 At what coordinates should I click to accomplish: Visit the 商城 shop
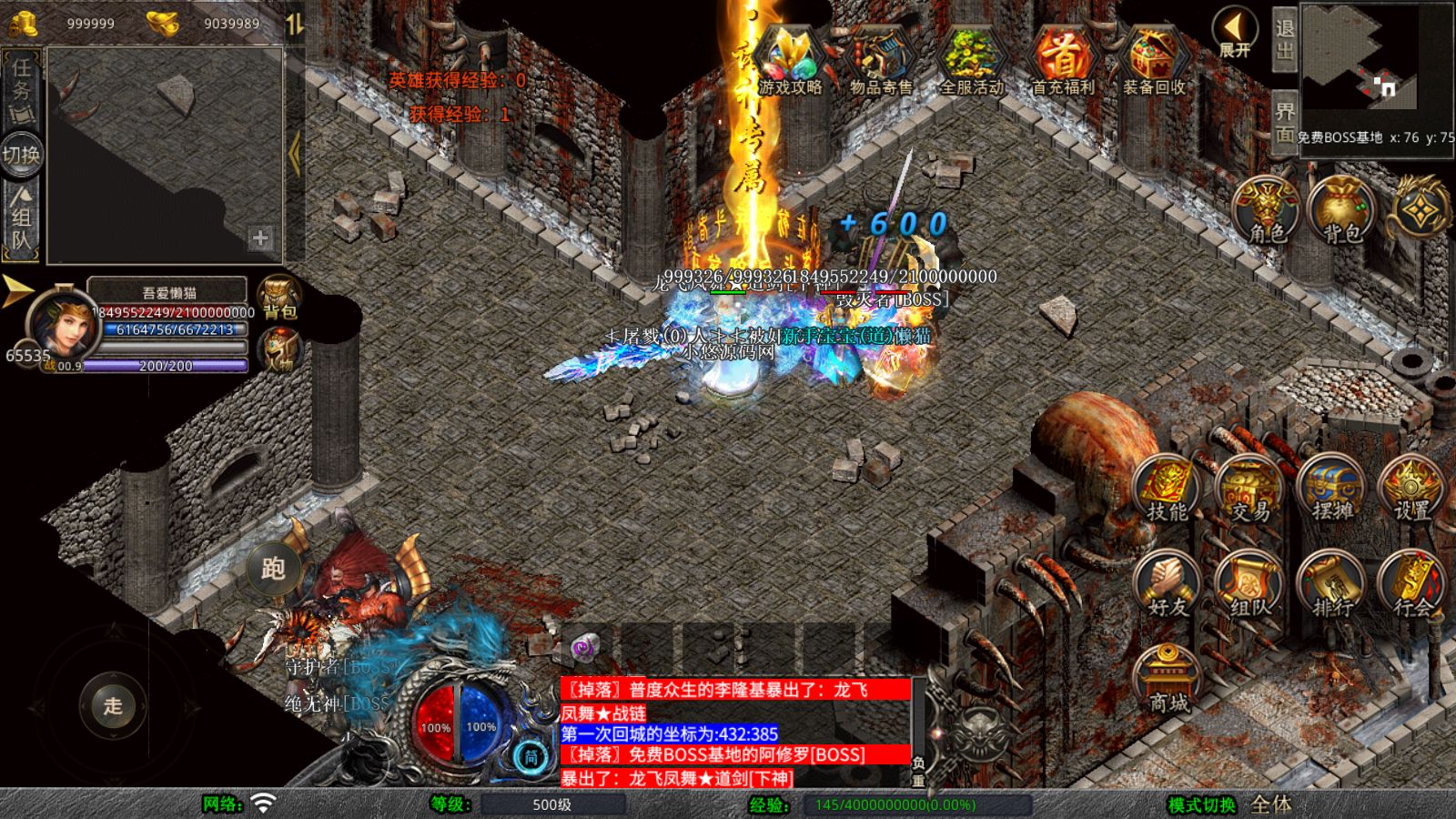(1168, 681)
